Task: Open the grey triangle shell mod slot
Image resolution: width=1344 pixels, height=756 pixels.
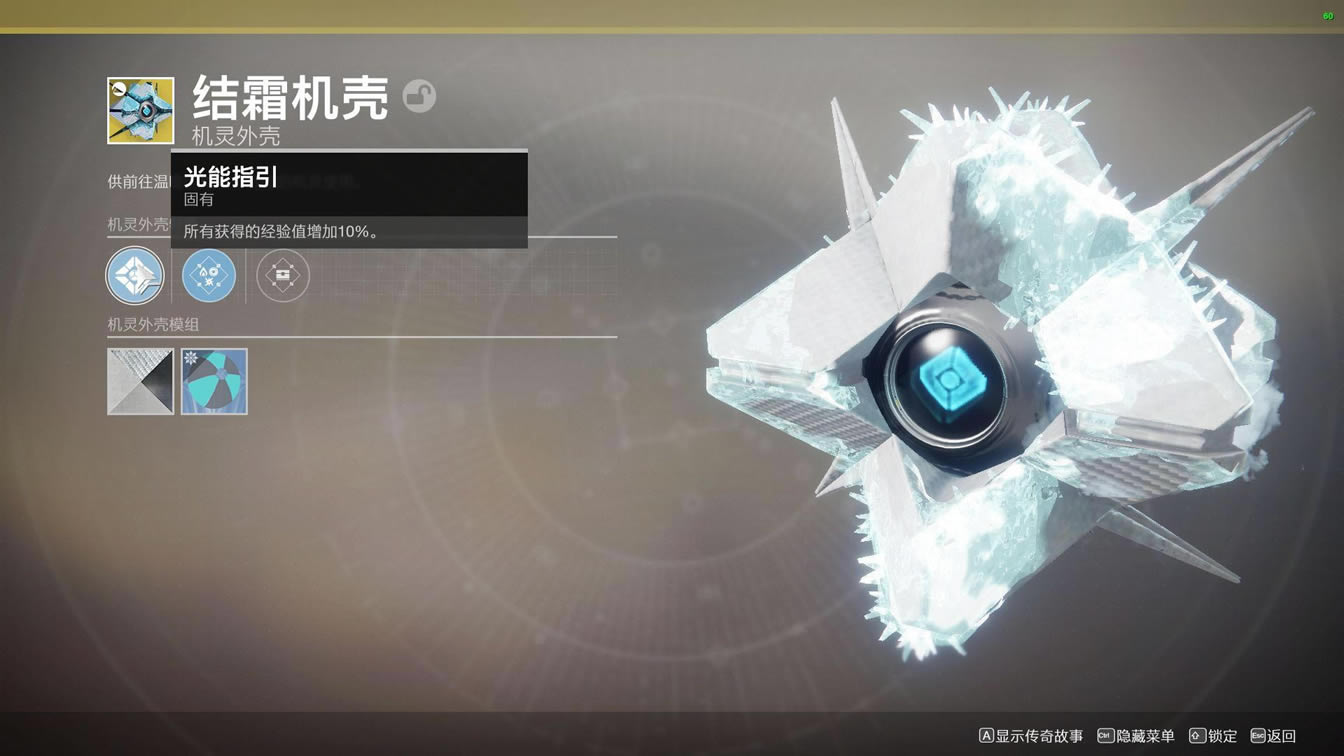Action: tap(140, 381)
